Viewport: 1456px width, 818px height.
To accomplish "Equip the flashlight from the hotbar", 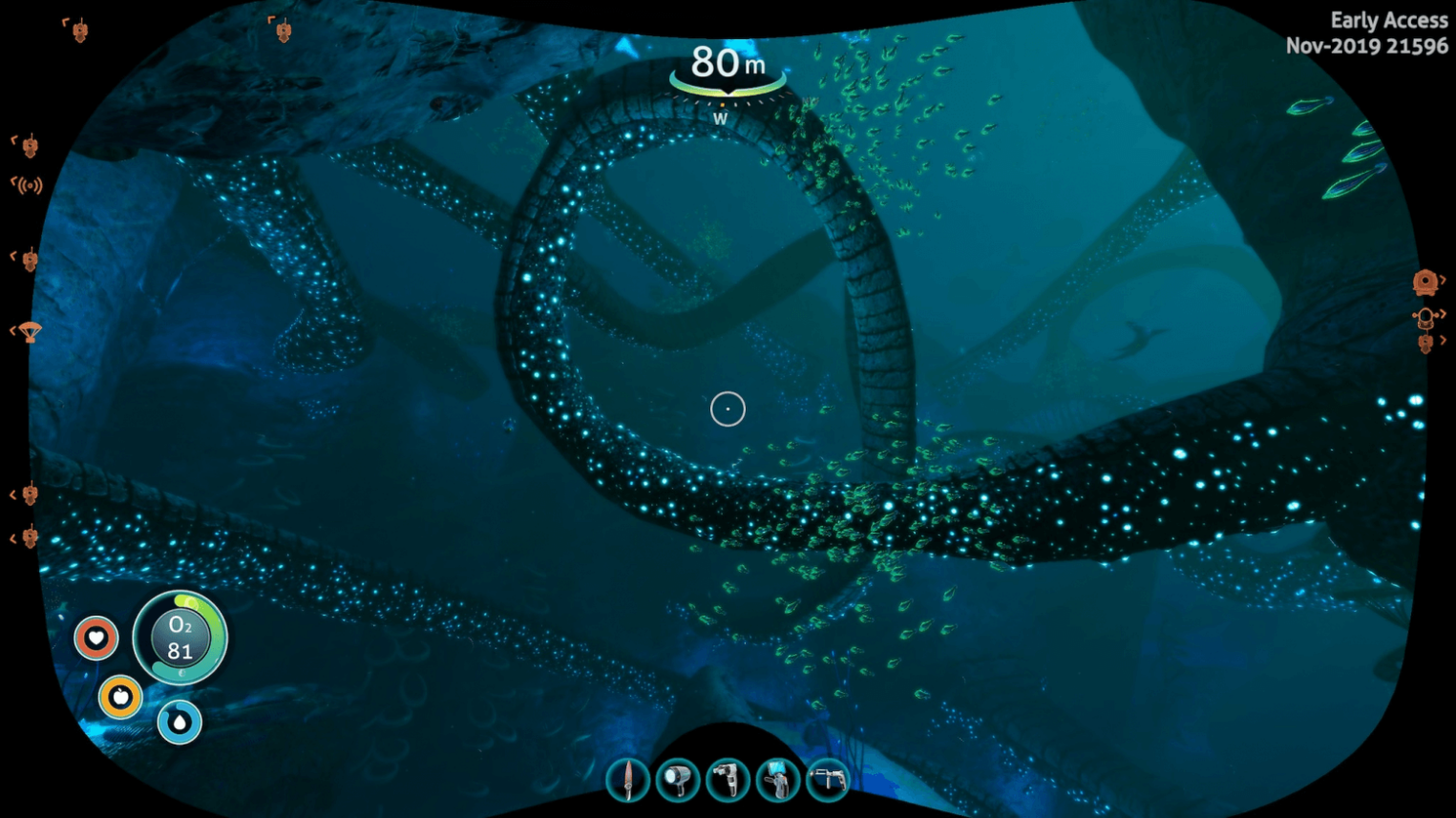I will click(x=678, y=780).
